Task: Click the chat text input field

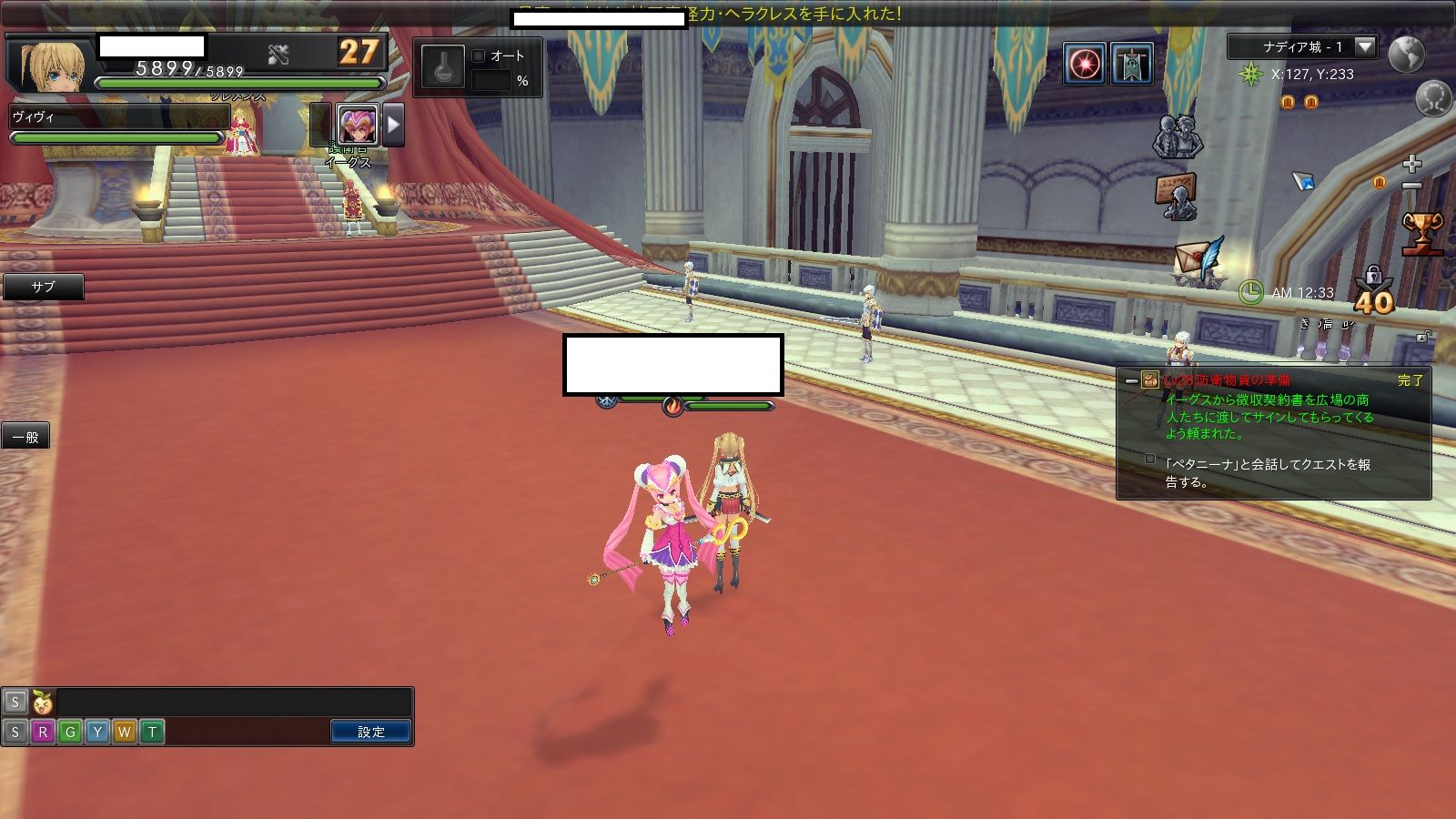Action: click(x=232, y=702)
